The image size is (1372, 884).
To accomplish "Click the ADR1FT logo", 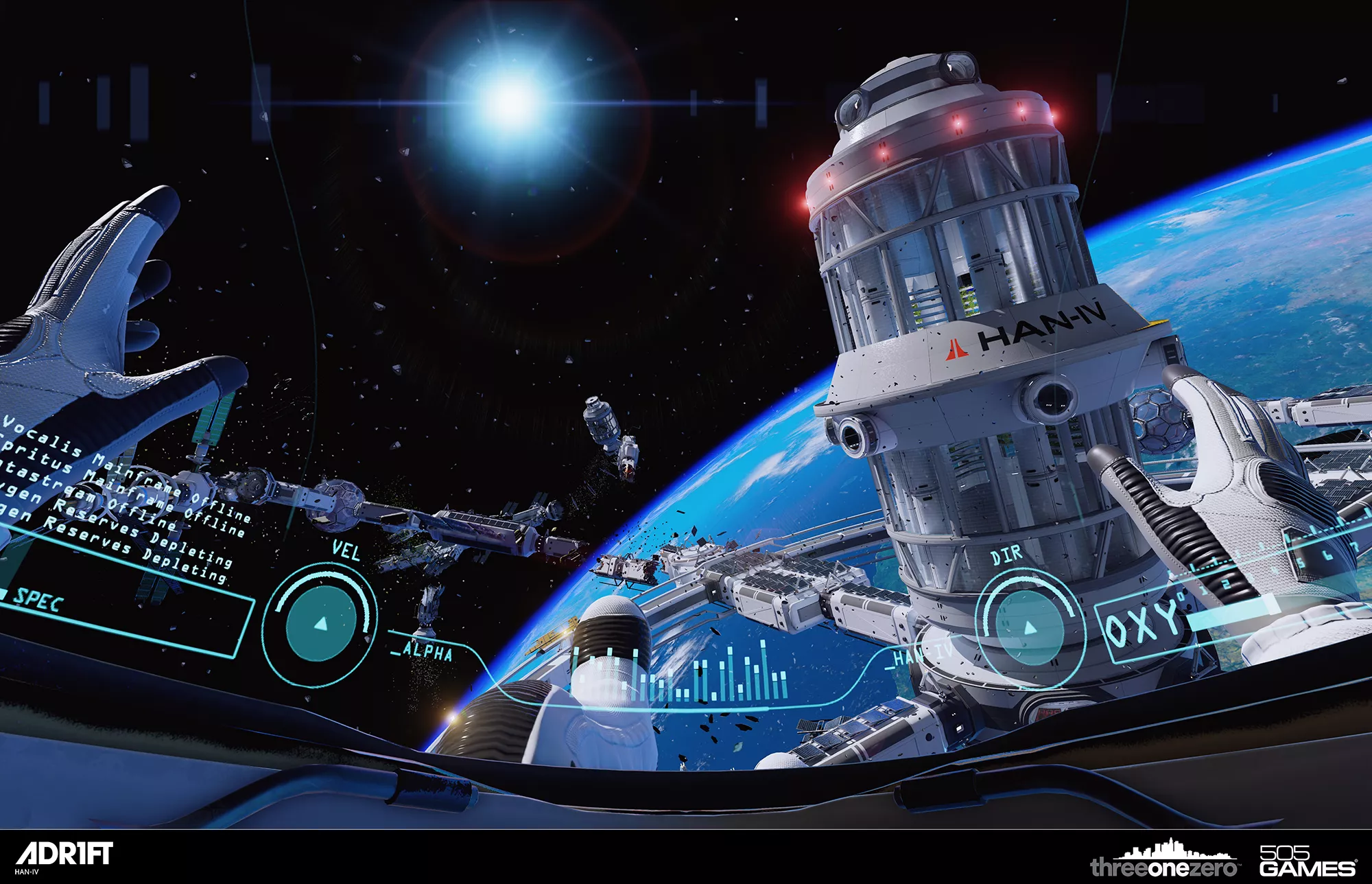I will 64,854.
